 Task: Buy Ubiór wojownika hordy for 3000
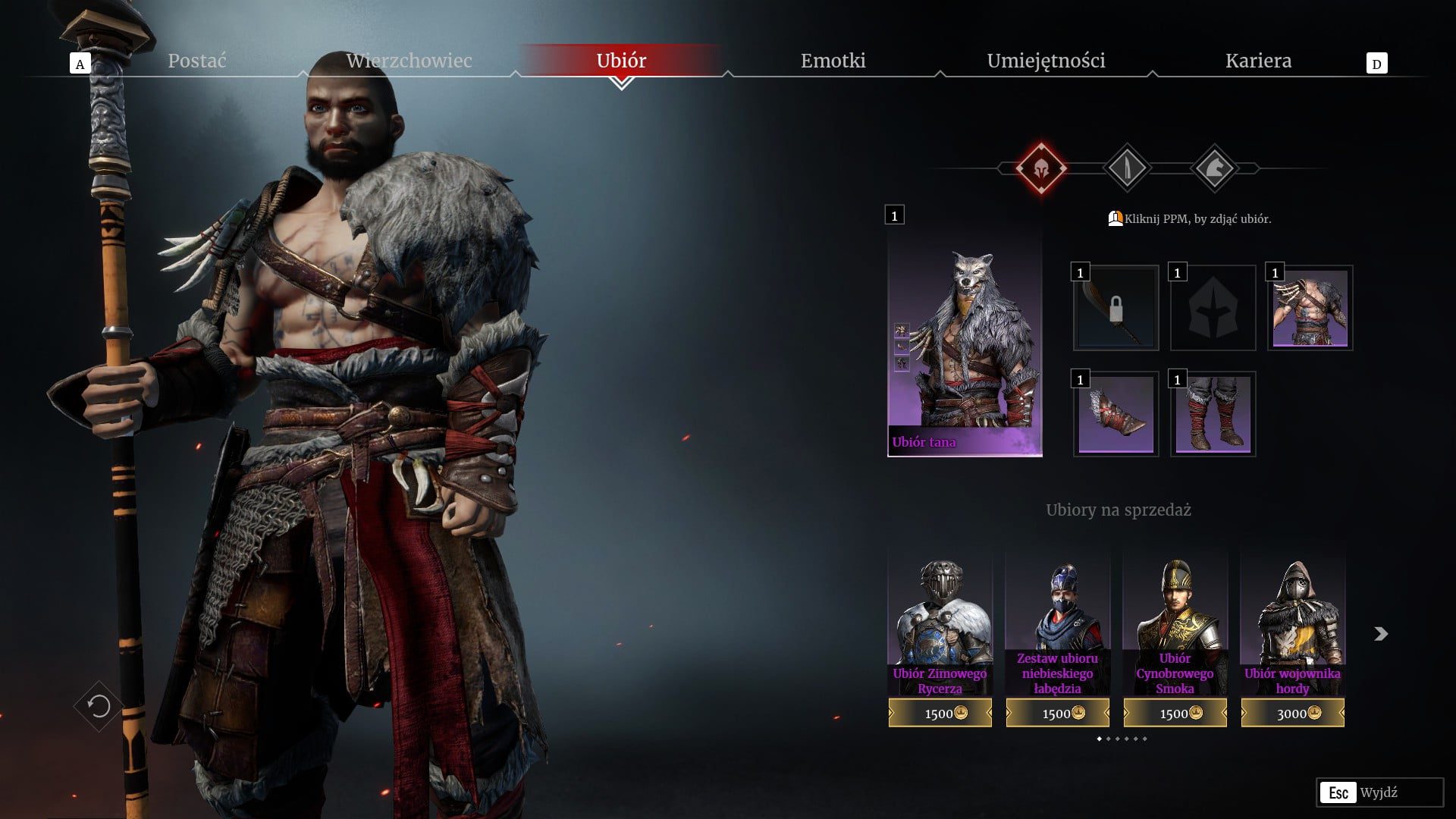(x=1292, y=713)
